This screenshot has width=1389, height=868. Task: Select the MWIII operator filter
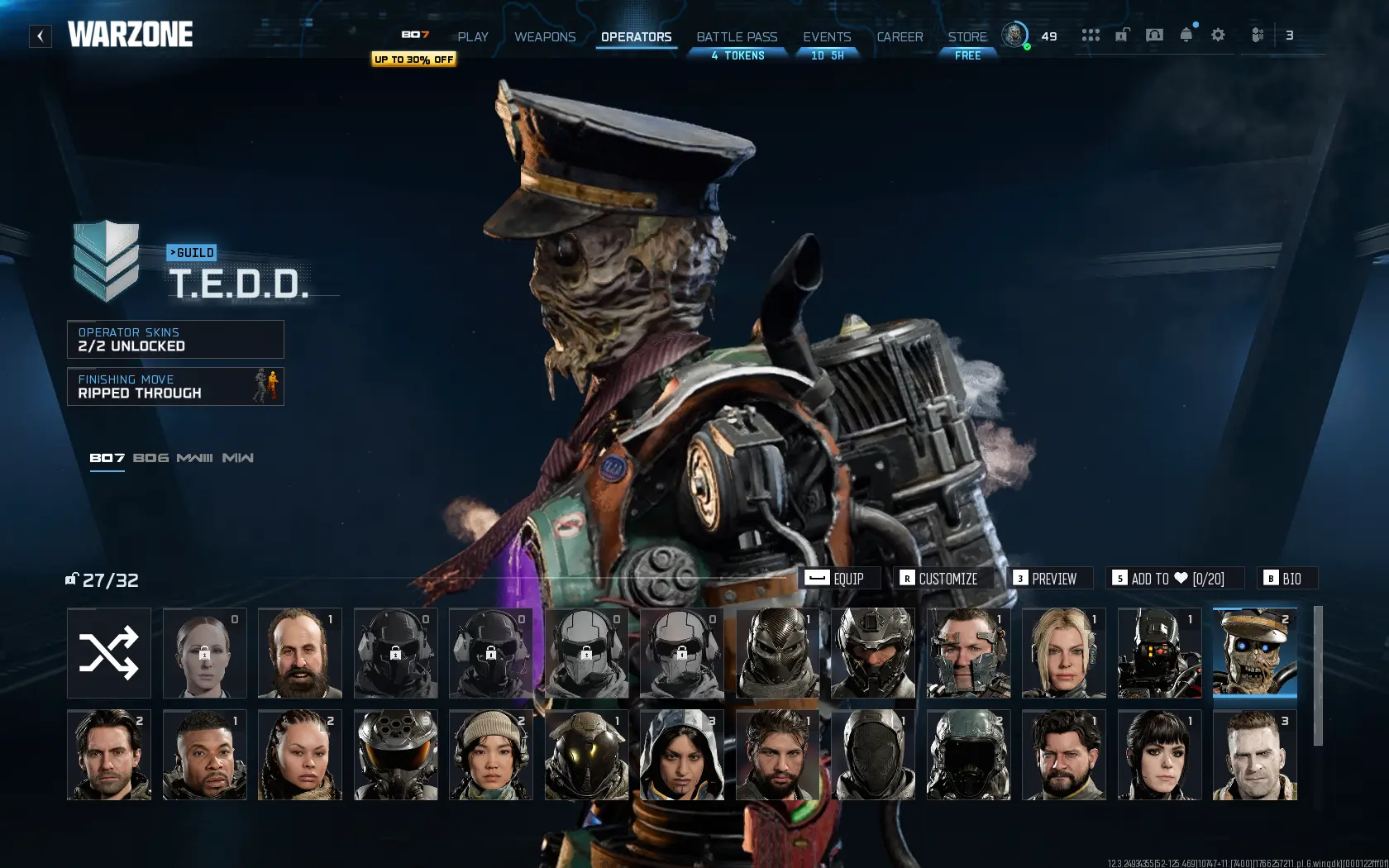(196, 457)
